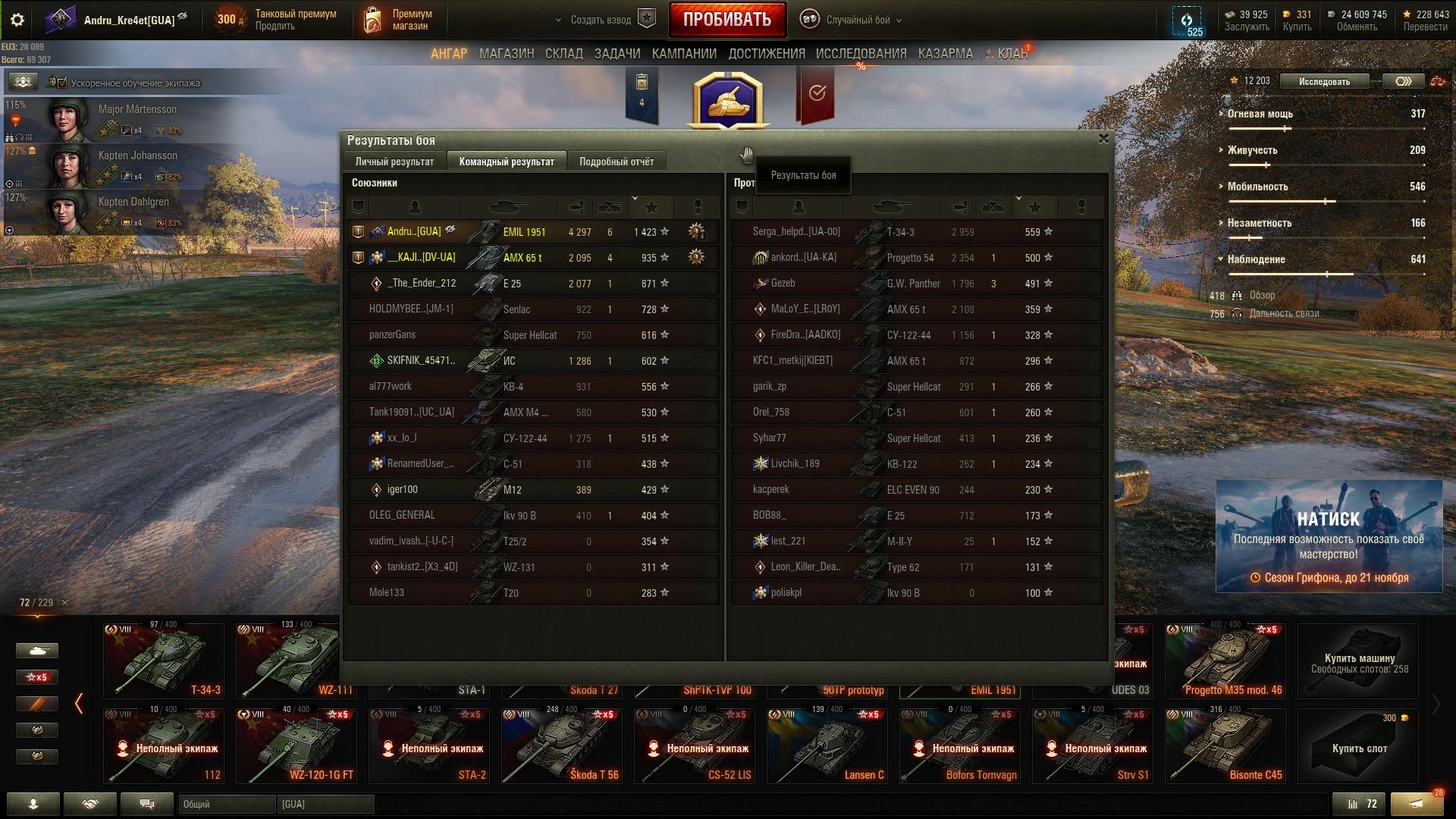Viewport: 1456px width, 819px height.
Task: Close the battle results window
Action: [1103, 139]
